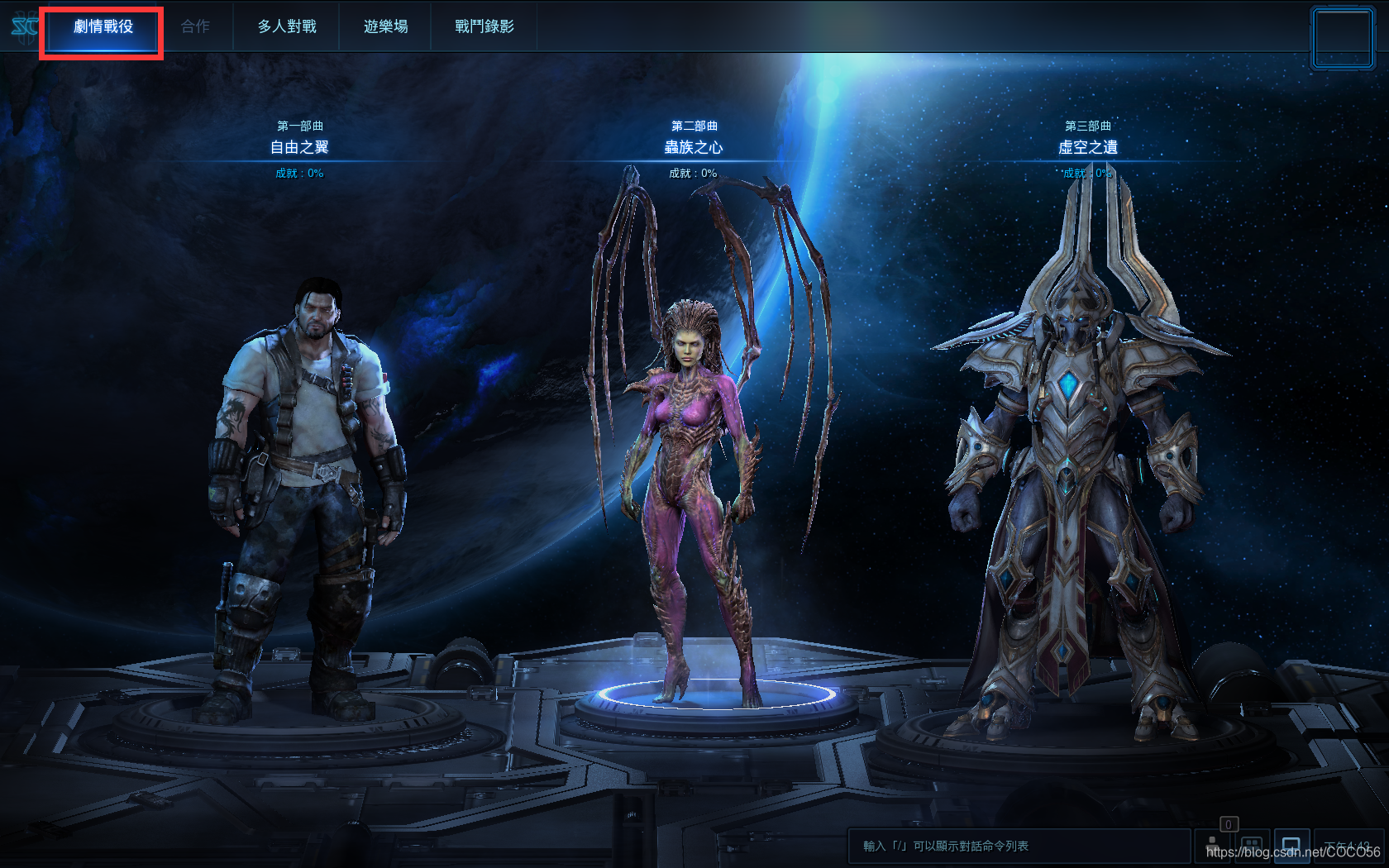This screenshot has width=1389, height=868.
Task: Click the StarCraft logo in the top-left corner
Action: tap(17, 25)
